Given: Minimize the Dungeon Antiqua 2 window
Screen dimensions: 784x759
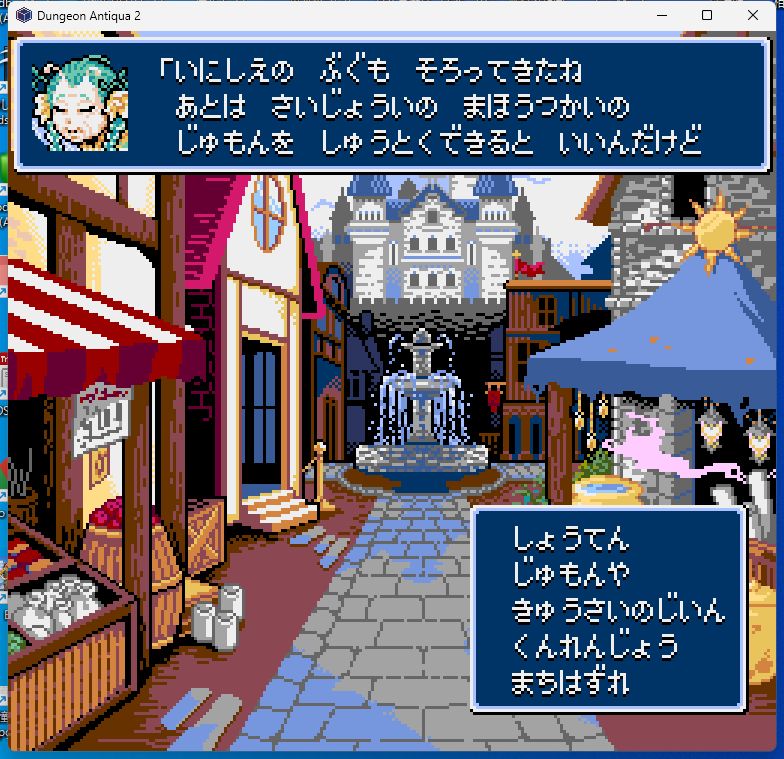Looking at the screenshot, I should pos(661,15).
